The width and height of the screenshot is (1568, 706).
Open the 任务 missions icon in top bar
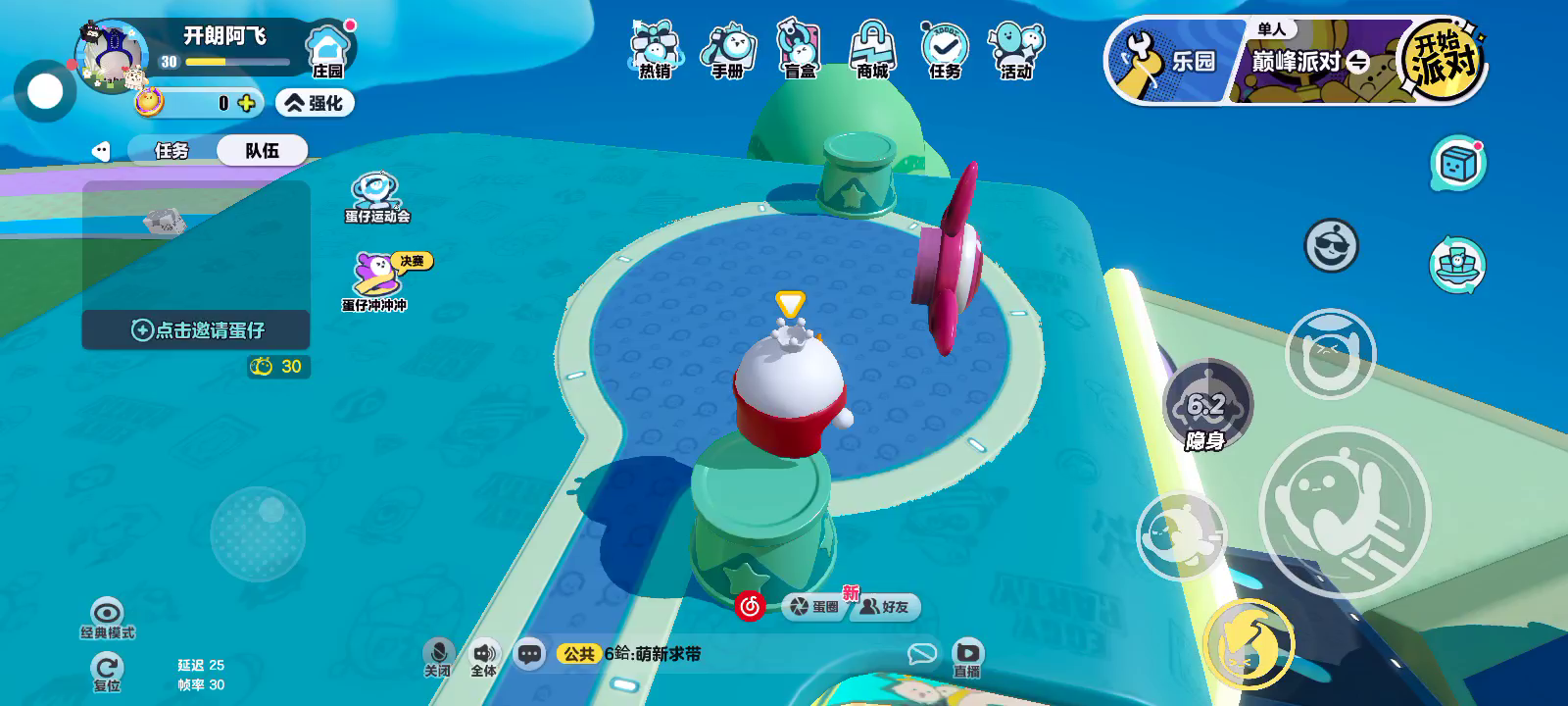pyautogui.click(x=945, y=49)
